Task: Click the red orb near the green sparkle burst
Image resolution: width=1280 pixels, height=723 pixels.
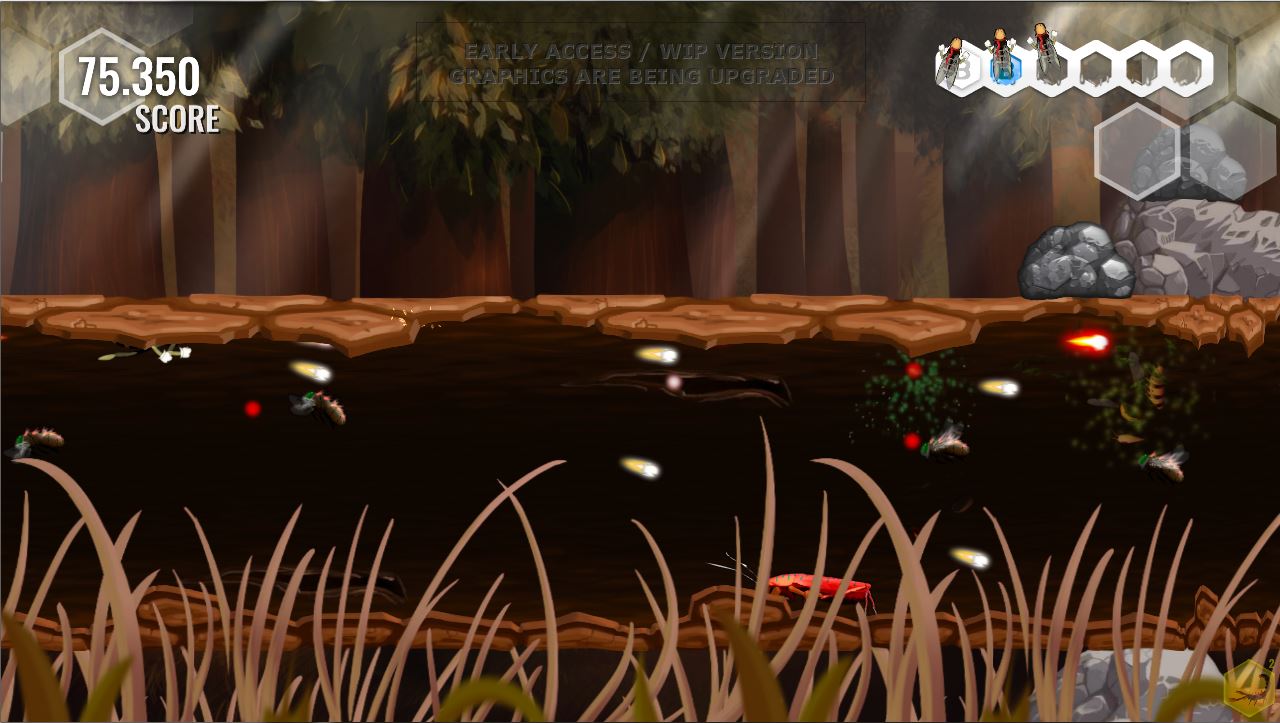Action: (914, 370)
